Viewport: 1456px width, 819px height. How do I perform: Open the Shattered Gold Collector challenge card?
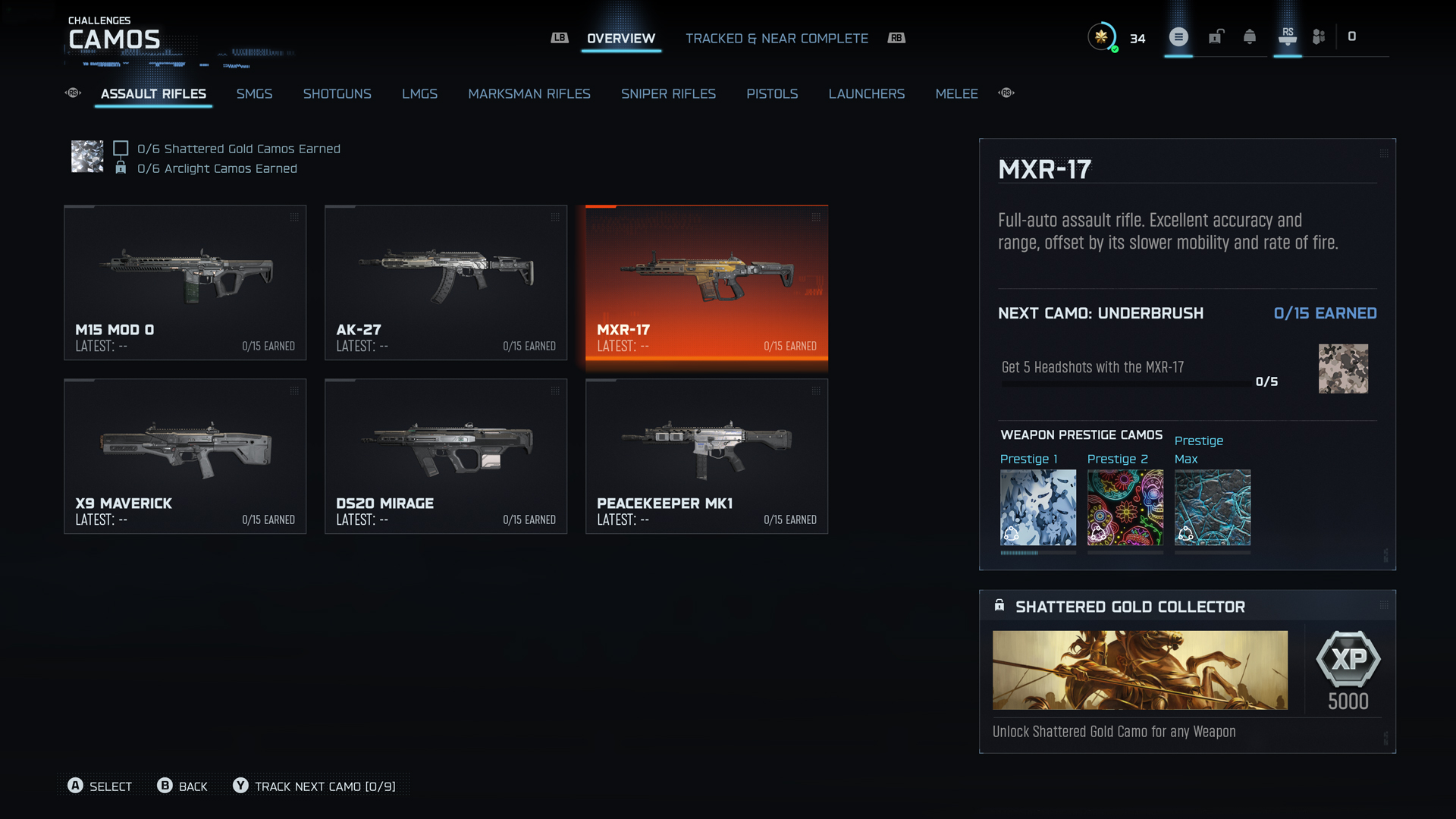[x=1187, y=671]
